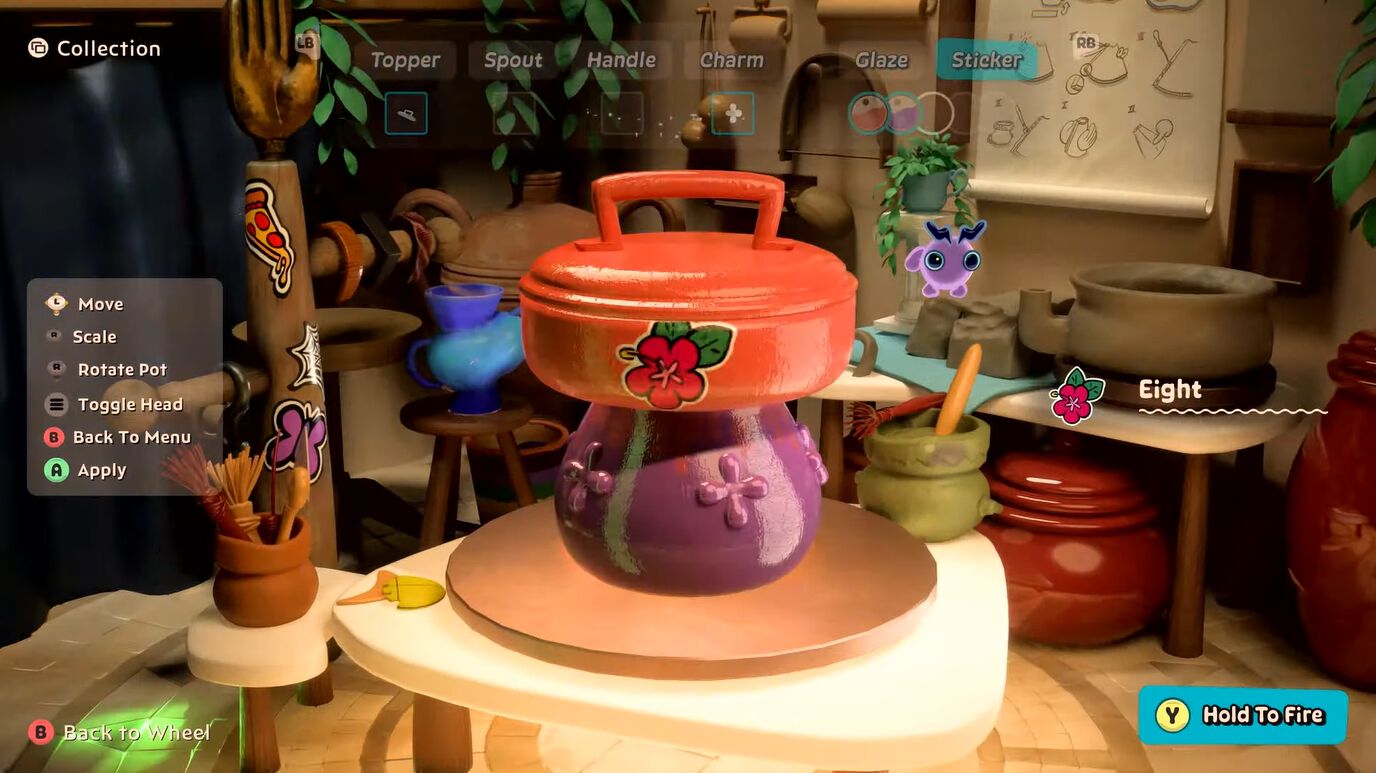The height and width of the screenshot is (773, 1376).
Task: Enable Rotate Pot mode
Action: (x=121, y=369)
